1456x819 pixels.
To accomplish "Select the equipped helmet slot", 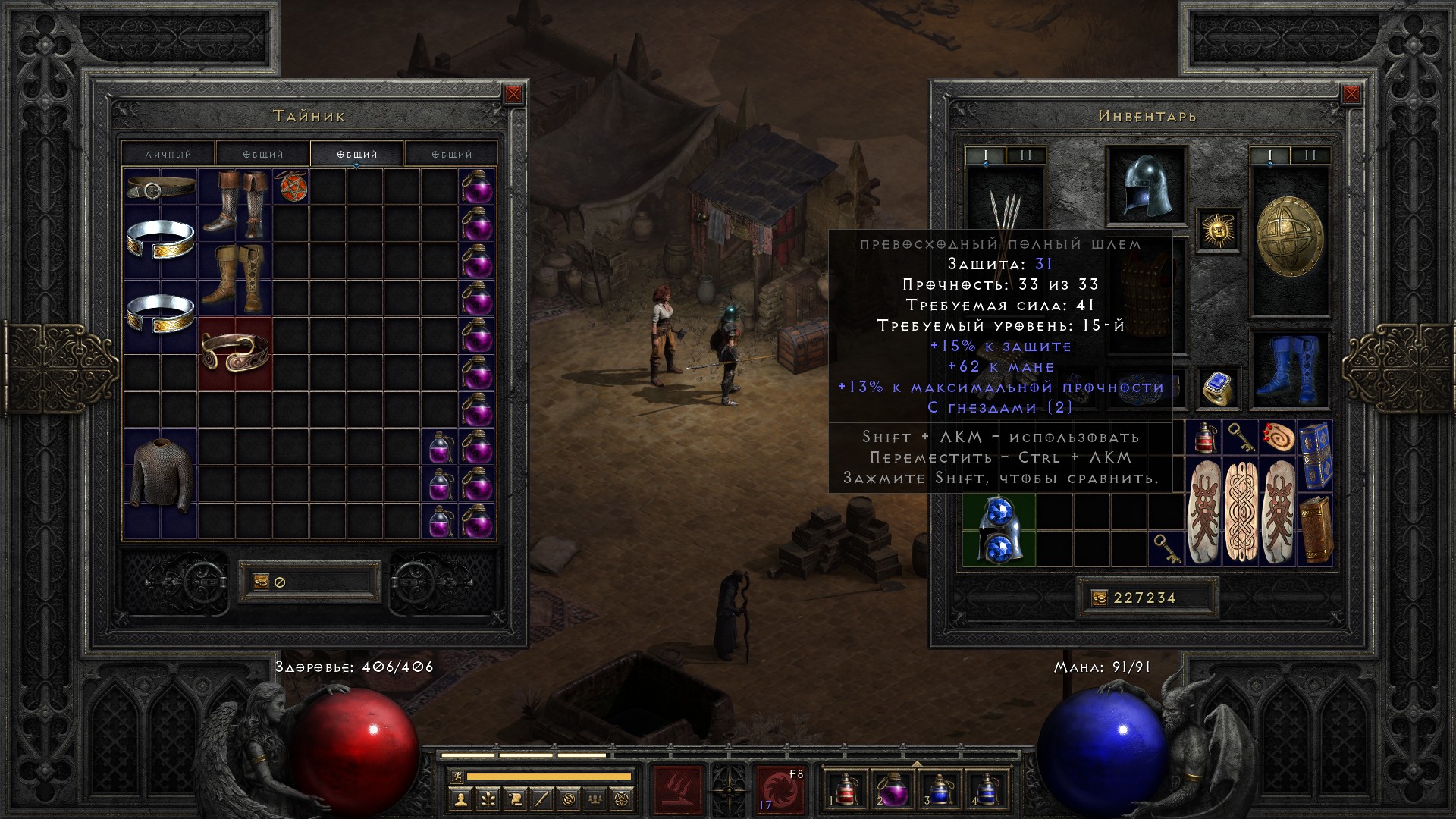I will [1145, 186].
